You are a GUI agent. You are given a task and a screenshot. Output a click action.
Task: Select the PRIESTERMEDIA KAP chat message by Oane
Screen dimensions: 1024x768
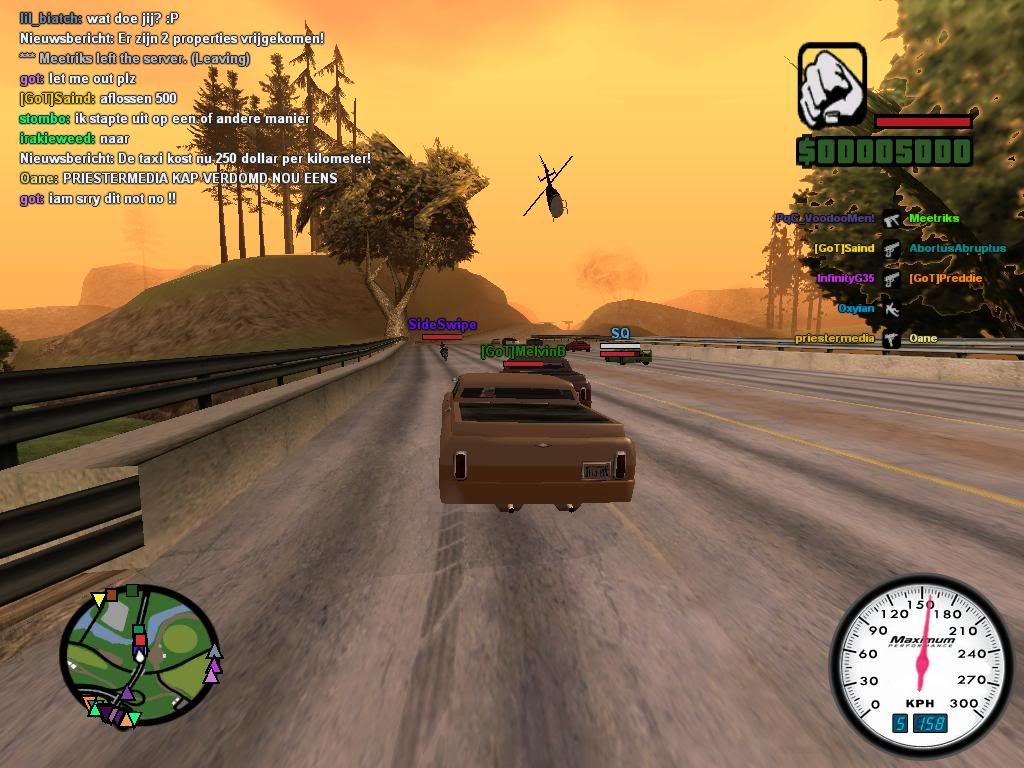178,178
